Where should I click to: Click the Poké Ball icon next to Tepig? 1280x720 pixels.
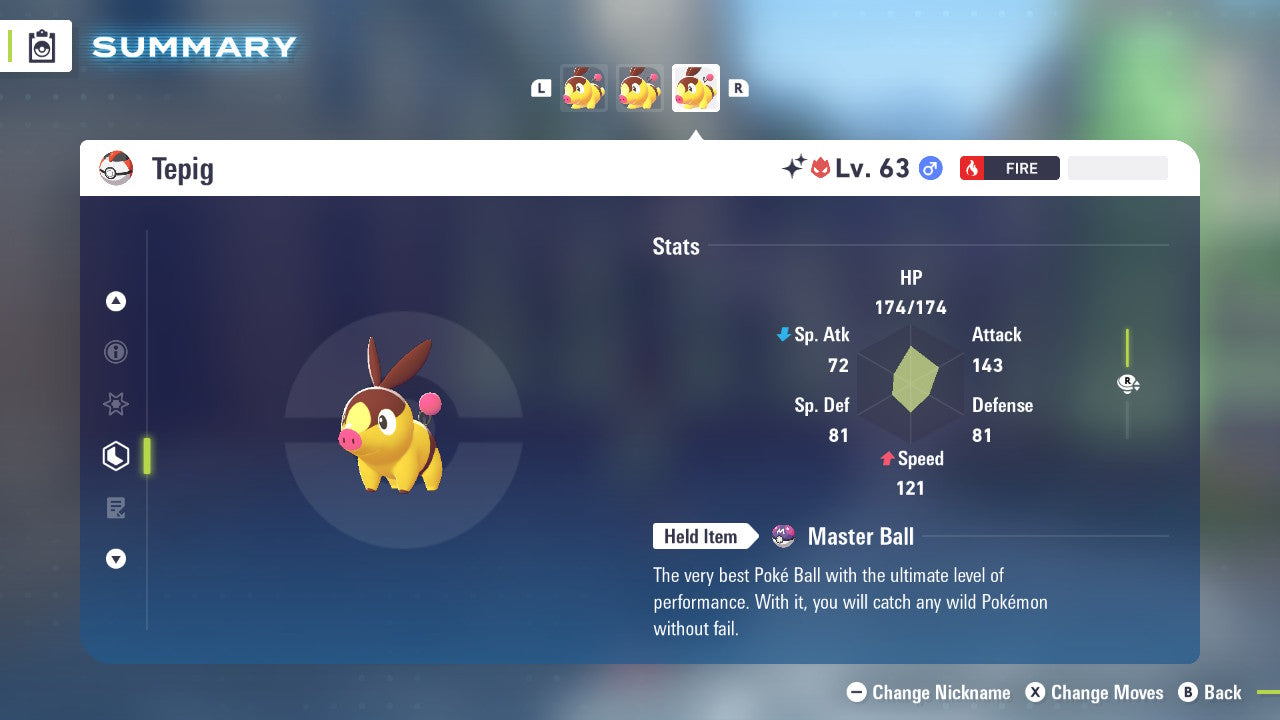pyautogui.click(x=115, y=168)
